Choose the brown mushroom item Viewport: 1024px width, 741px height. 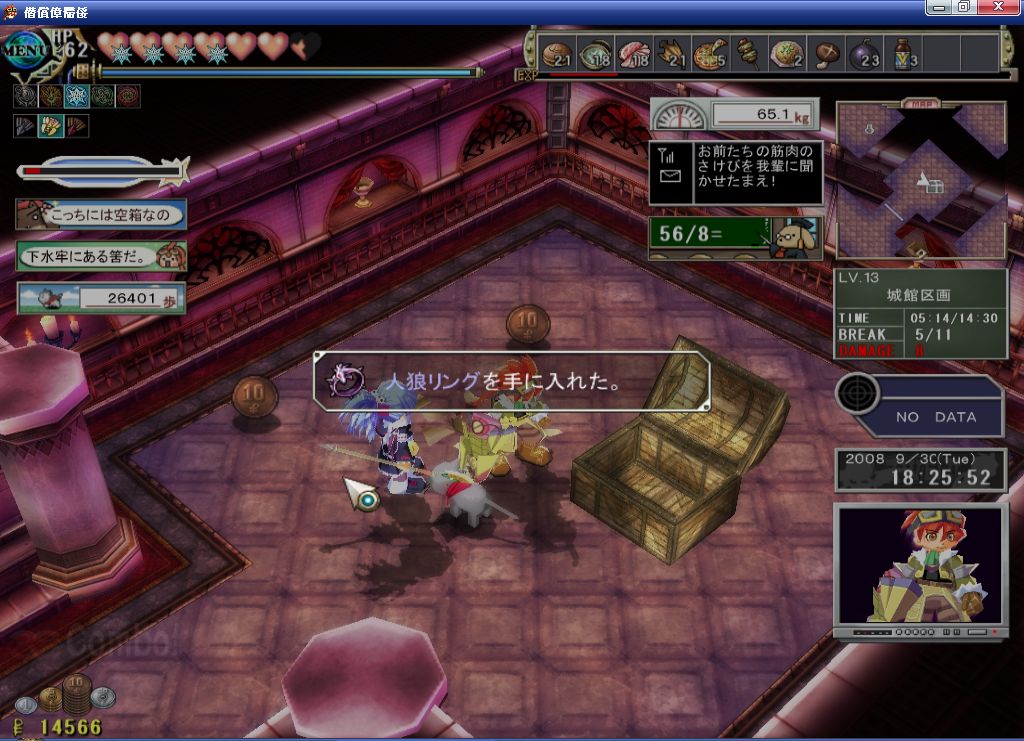[x=827, y=54]
